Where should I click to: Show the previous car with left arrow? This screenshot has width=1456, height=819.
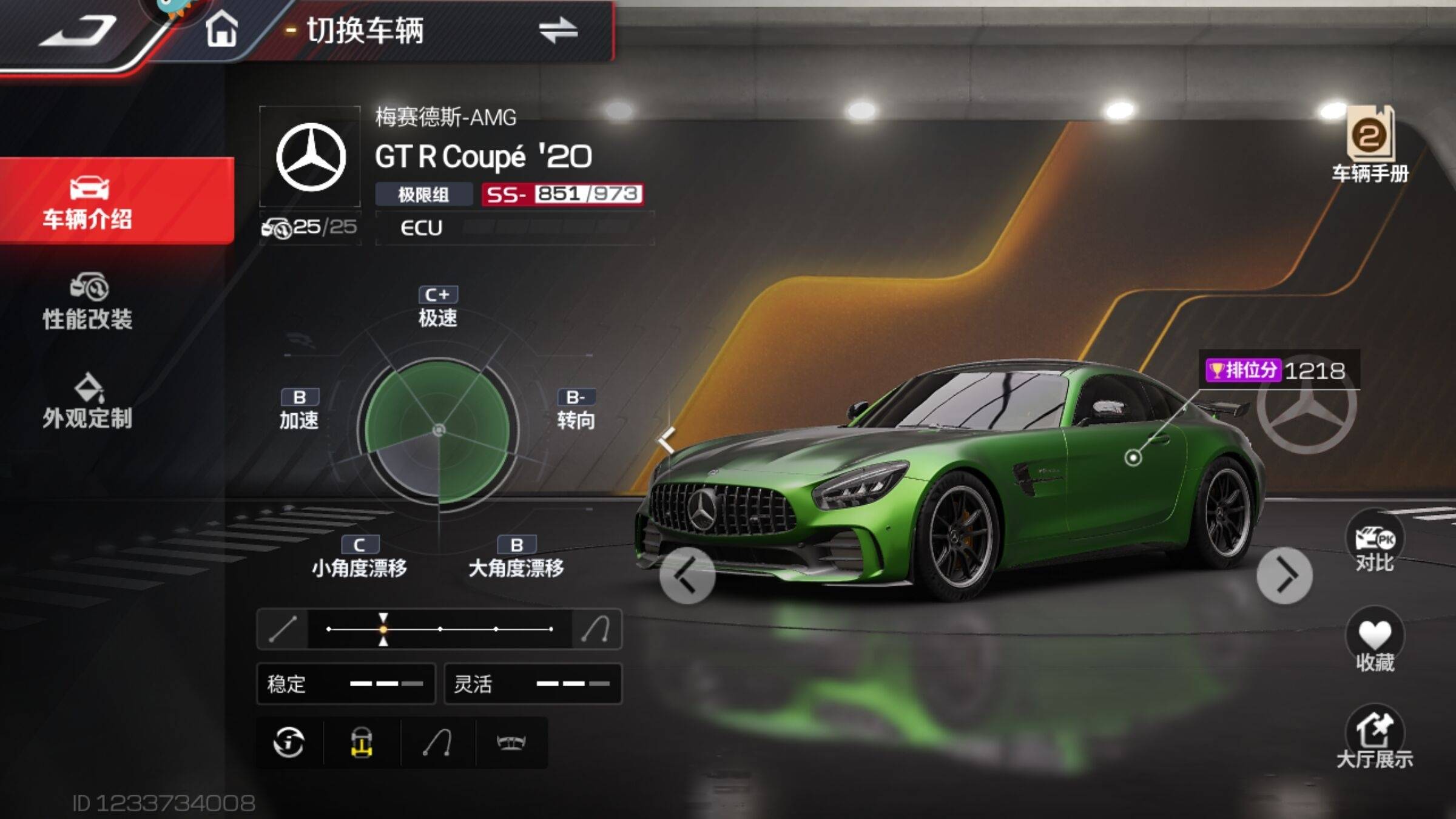pos(687,575)
